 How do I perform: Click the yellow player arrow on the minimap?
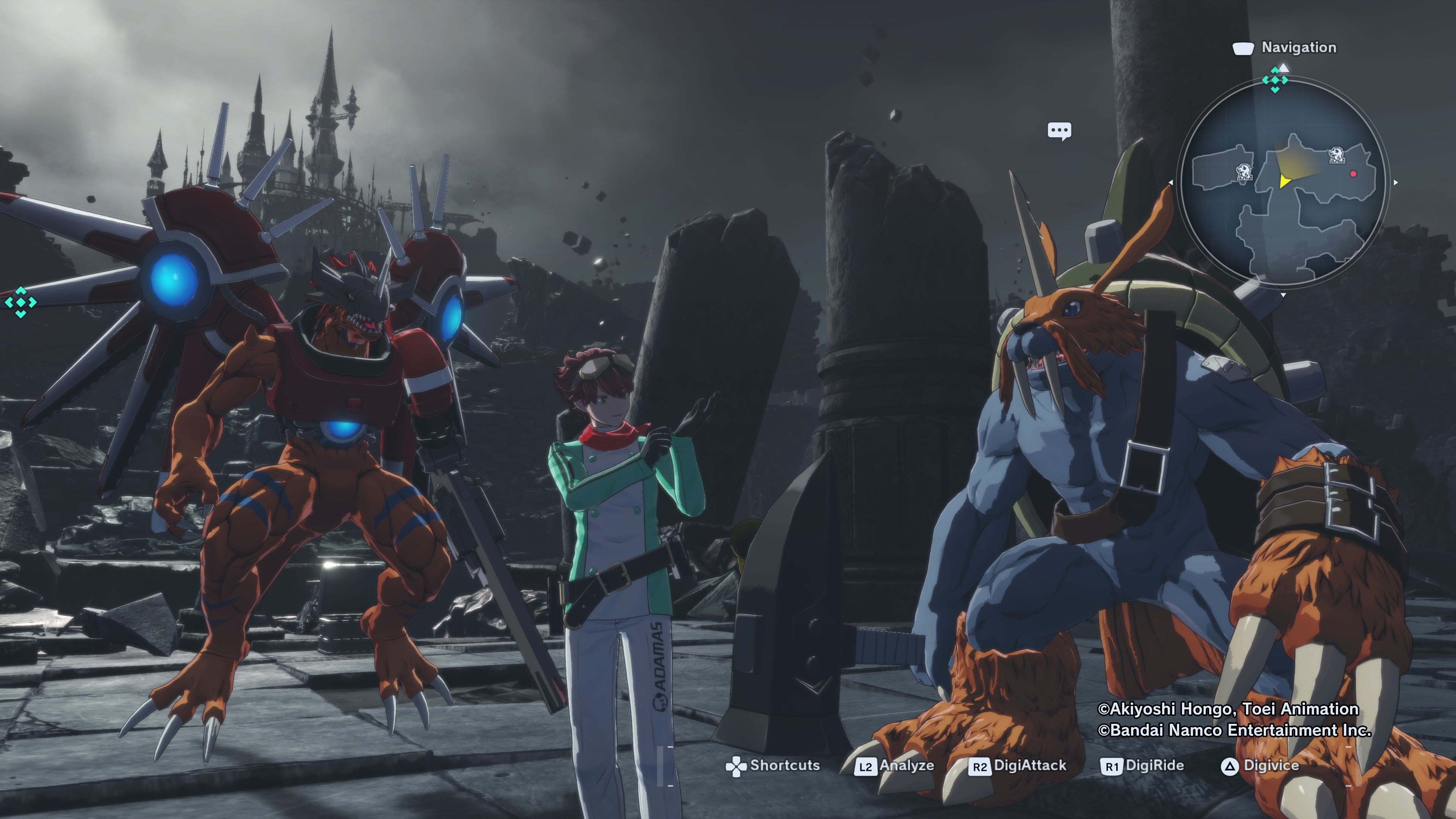tap(1284, 181)
